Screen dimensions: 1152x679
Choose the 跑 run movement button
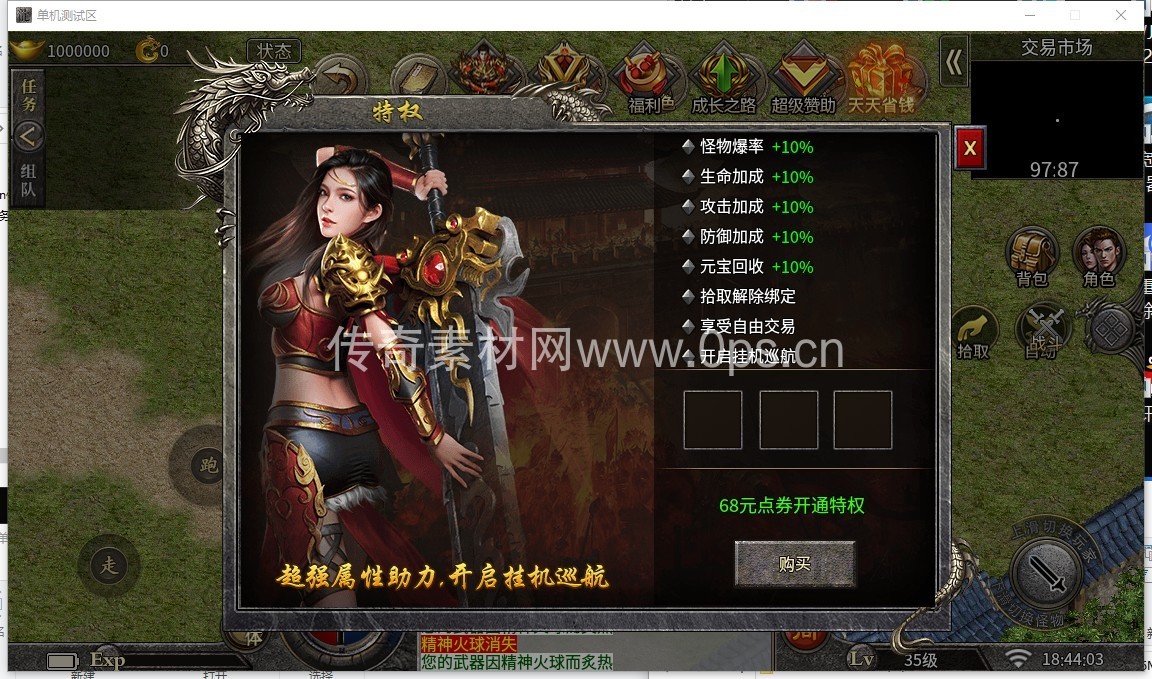click(208, 466)
